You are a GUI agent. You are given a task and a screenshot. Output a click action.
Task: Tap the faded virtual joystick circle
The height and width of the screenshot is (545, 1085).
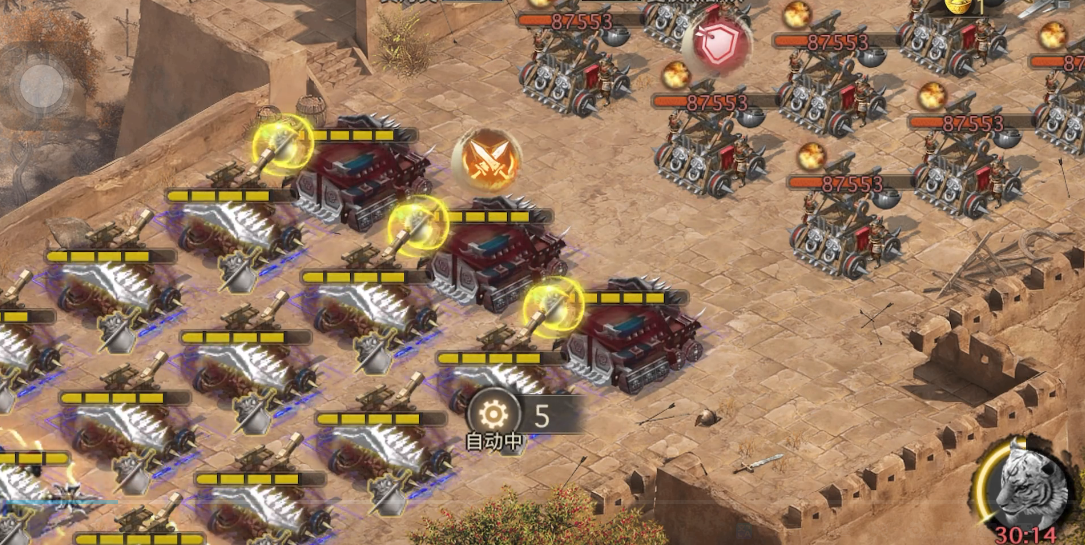(41, 86)
